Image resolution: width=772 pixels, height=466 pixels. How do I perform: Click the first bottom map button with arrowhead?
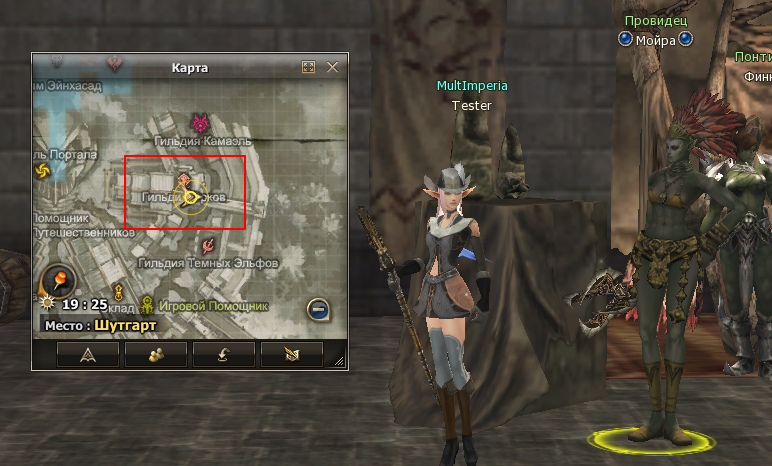point(88,354)
